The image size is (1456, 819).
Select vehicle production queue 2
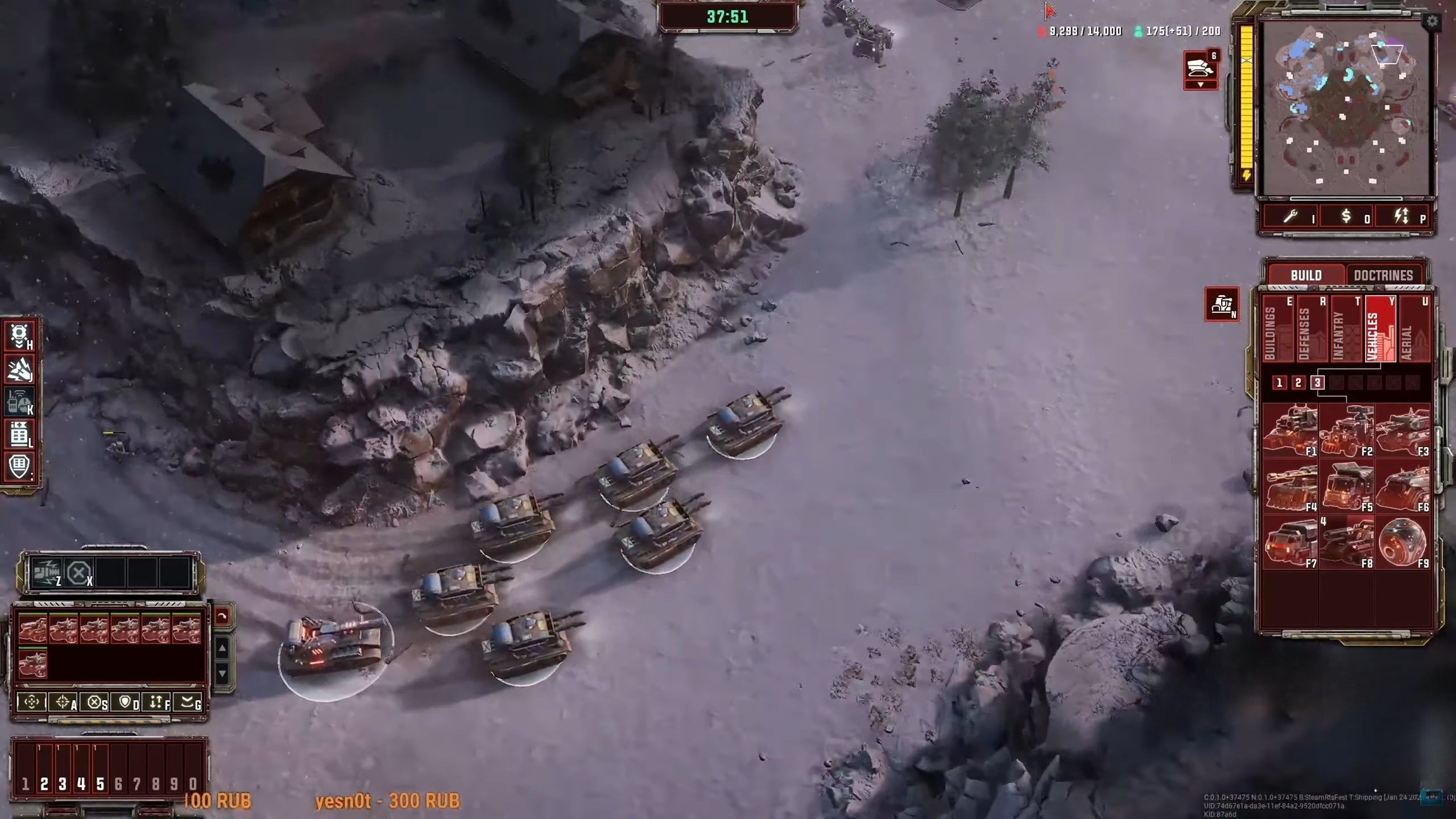(1298, 383)
